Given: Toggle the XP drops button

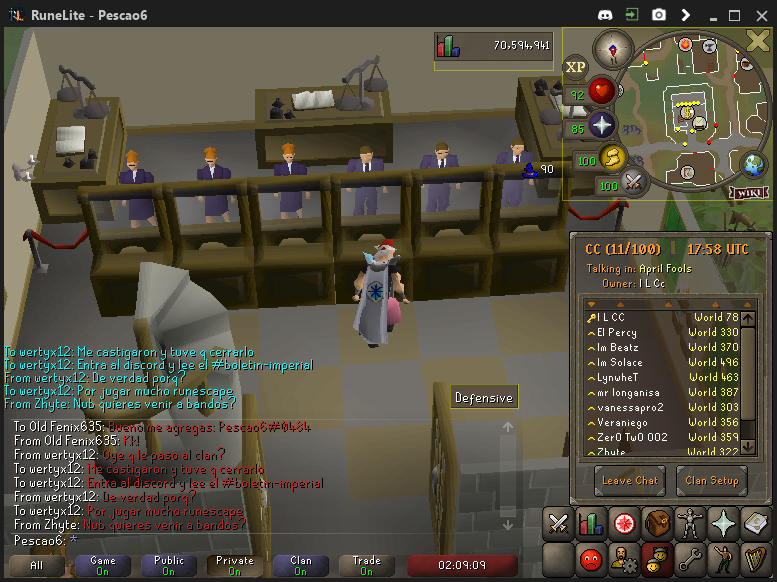Looking at the screenshot, I should pyautogui.click(x=576, y=67).
